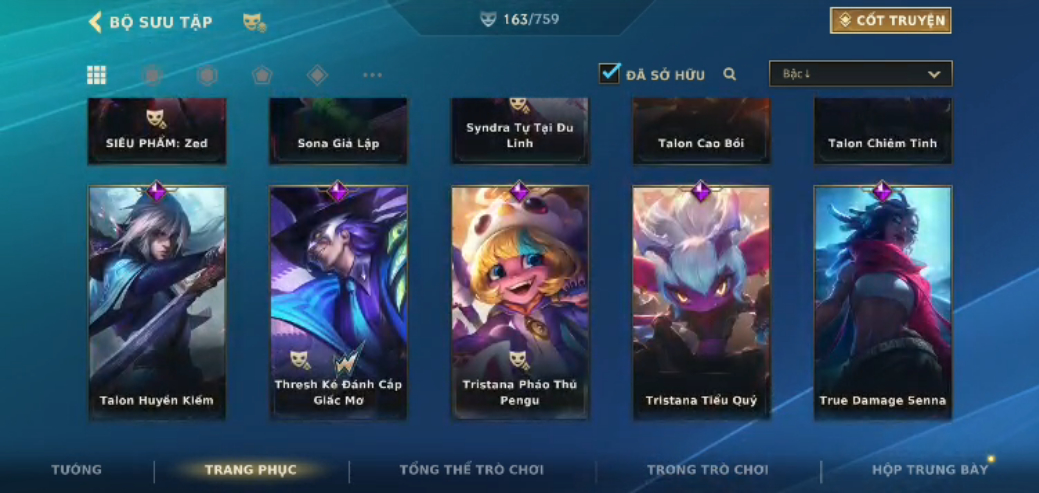Switch to the Tổng Thể Trò Chơi tab
Image resolution: width=1039 pixels, height=493 pixels.
pyautogui.click(x=471, y=470)
